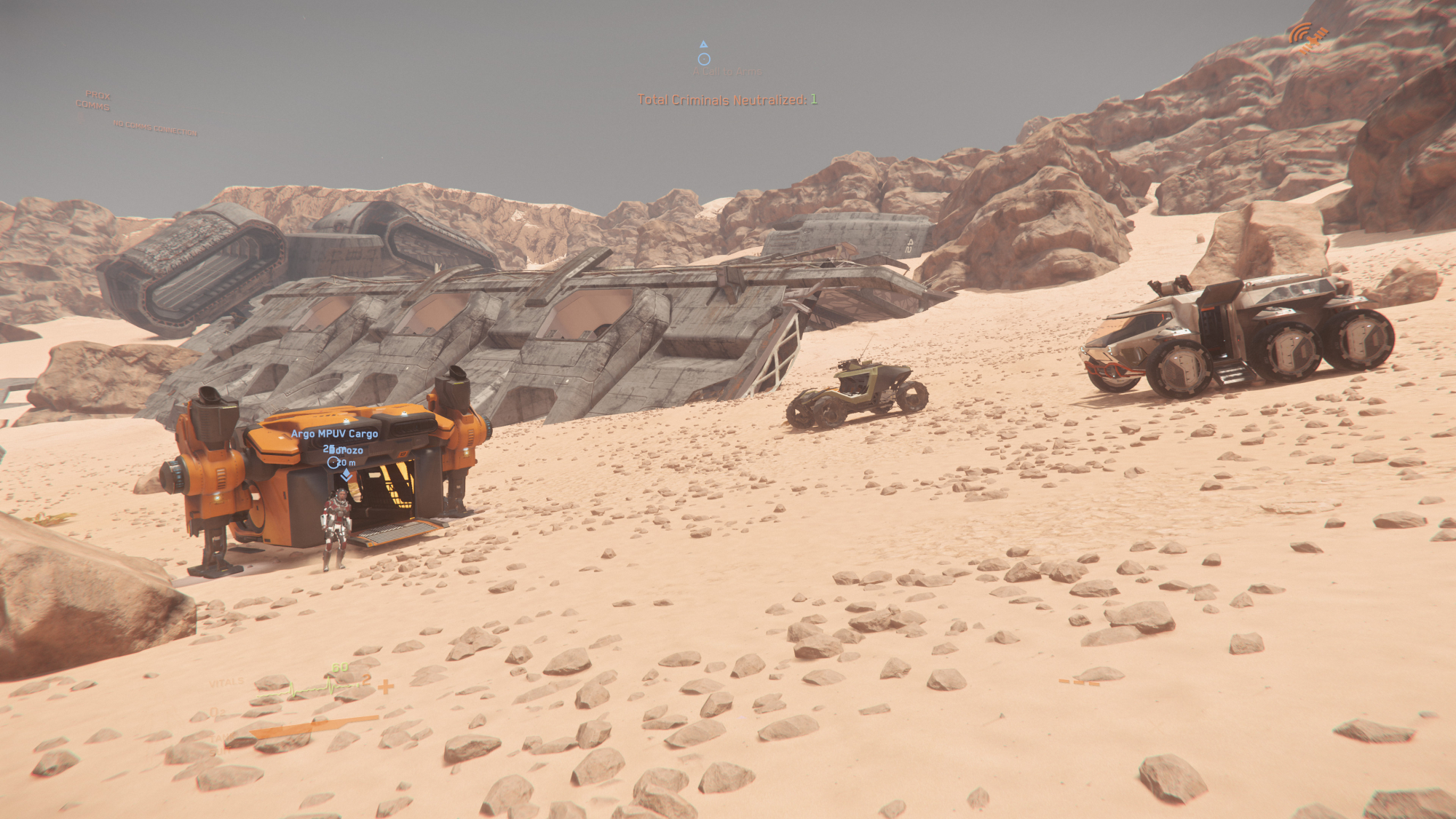
Task: Select the A Call to Arms objective marker
Action: click(704, 59)
